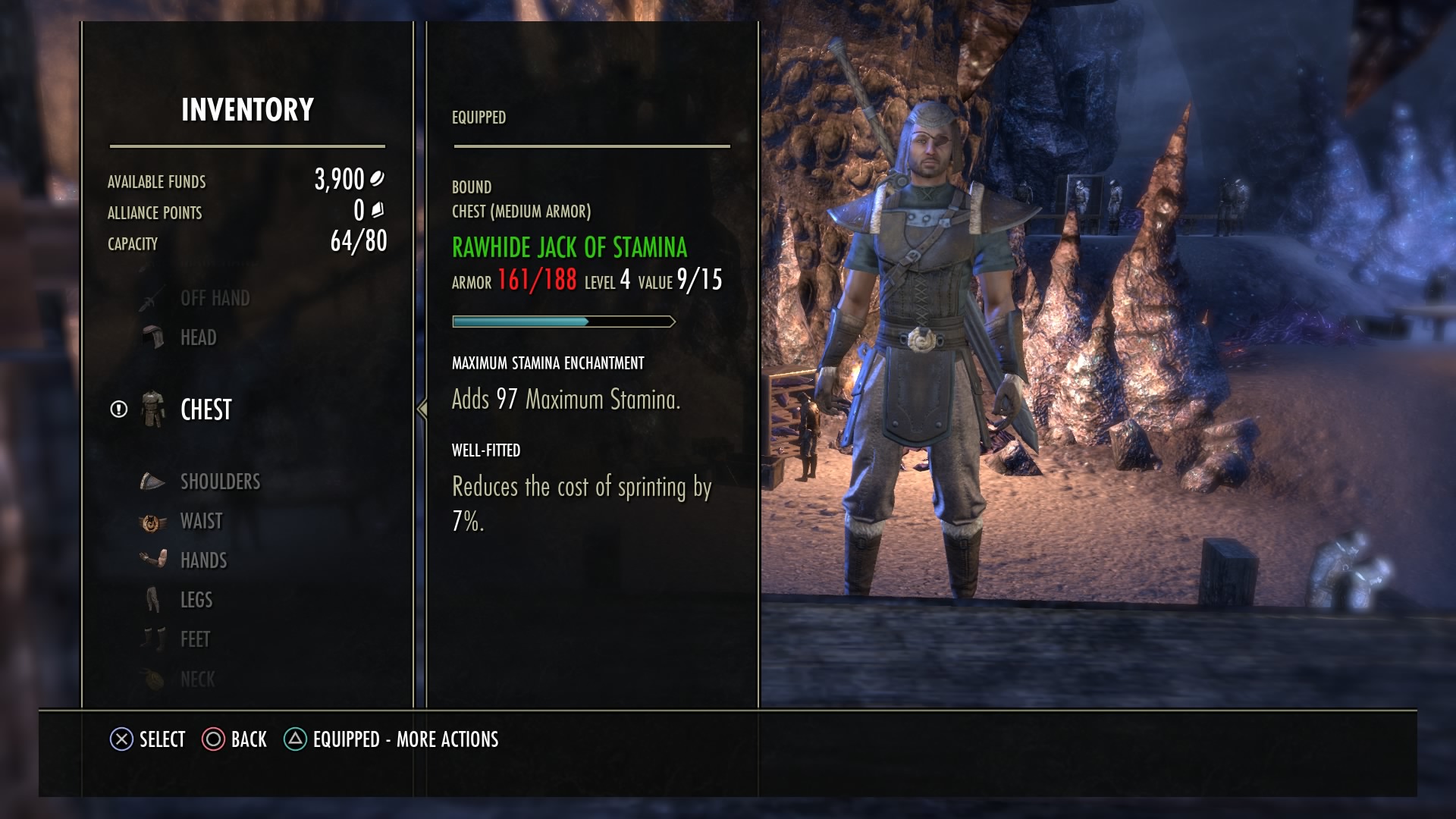
Task: Expand the equipped item details panel arrow
Action: point(422,409)
